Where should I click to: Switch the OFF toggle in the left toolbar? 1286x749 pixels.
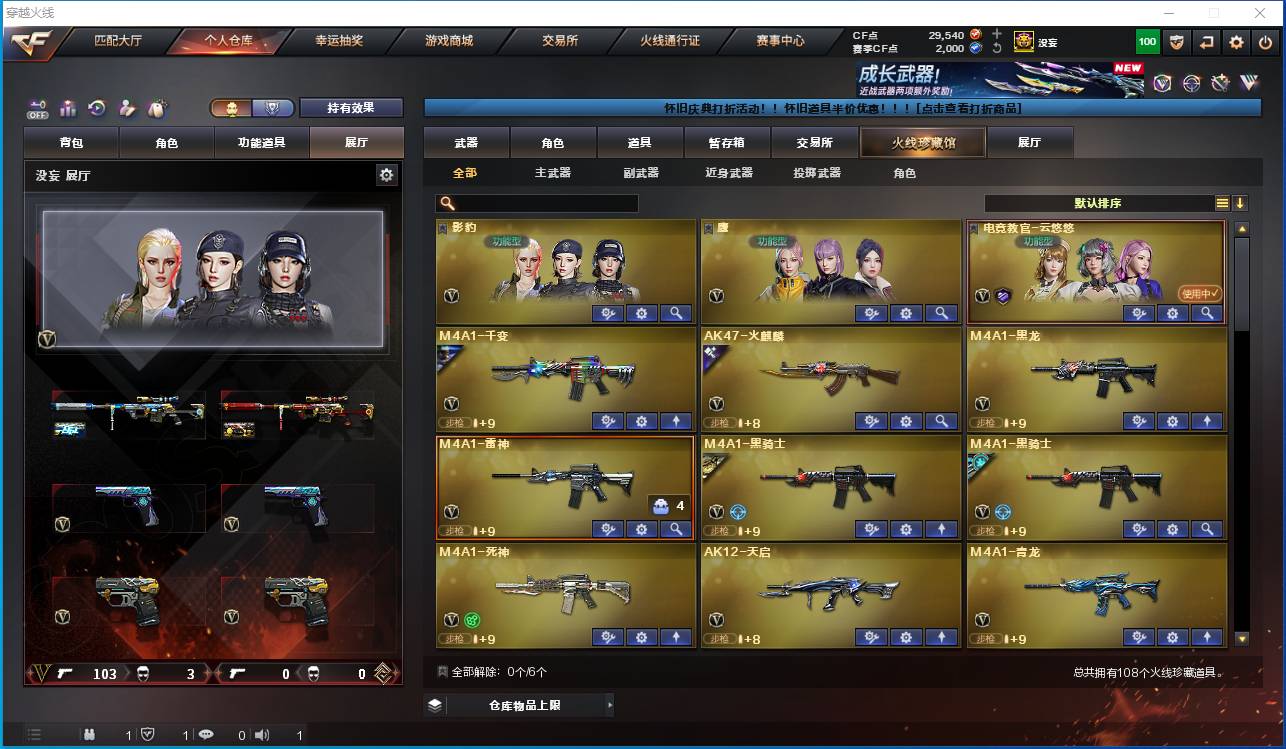pos(40,108)
